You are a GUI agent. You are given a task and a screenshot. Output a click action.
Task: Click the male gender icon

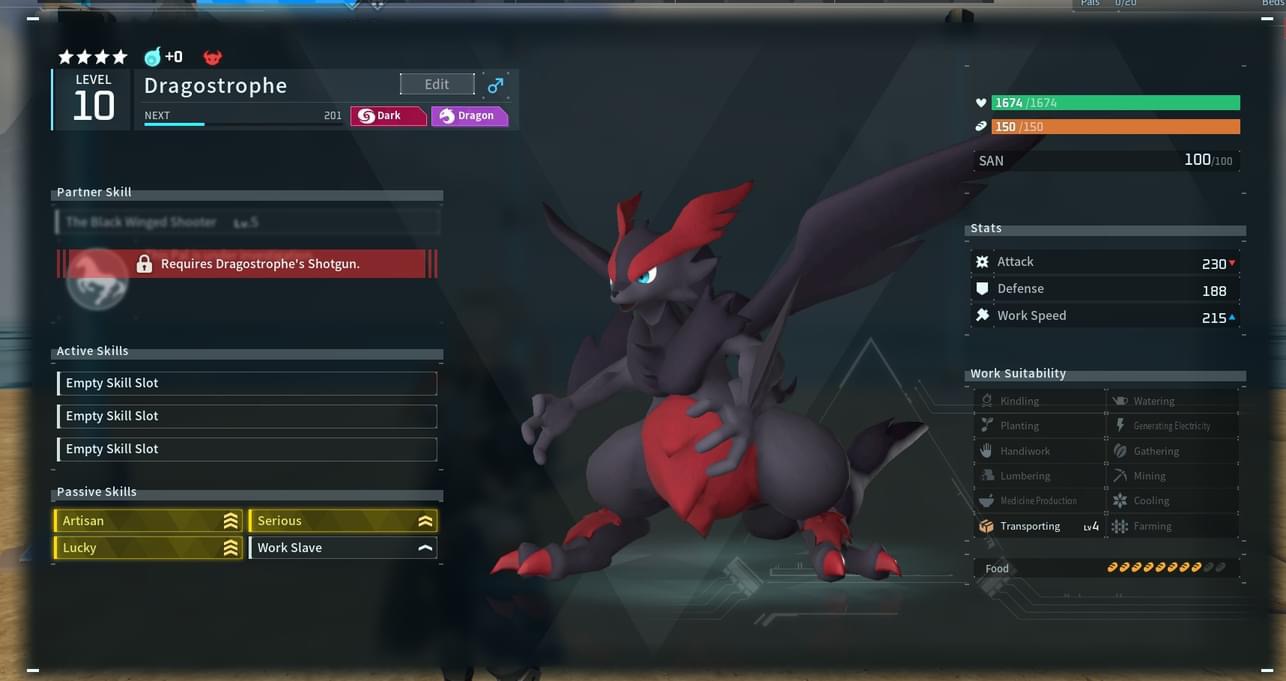pyautogui.click(x=495, y=86)
